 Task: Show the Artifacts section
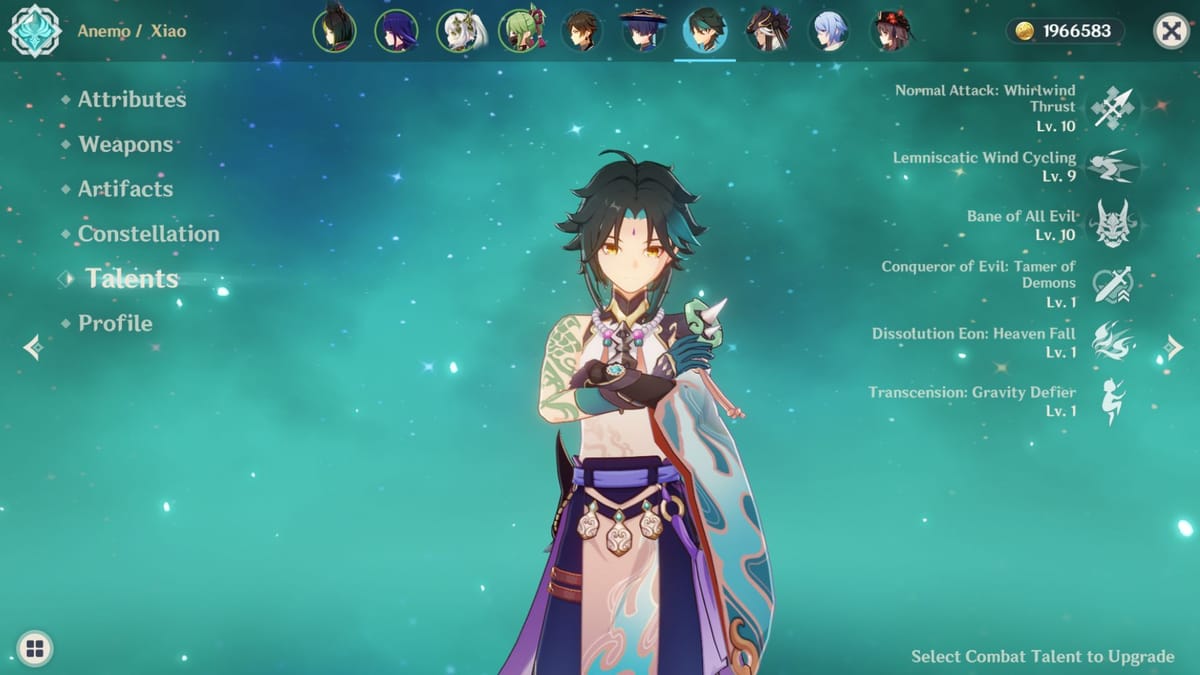coord(125,189)
